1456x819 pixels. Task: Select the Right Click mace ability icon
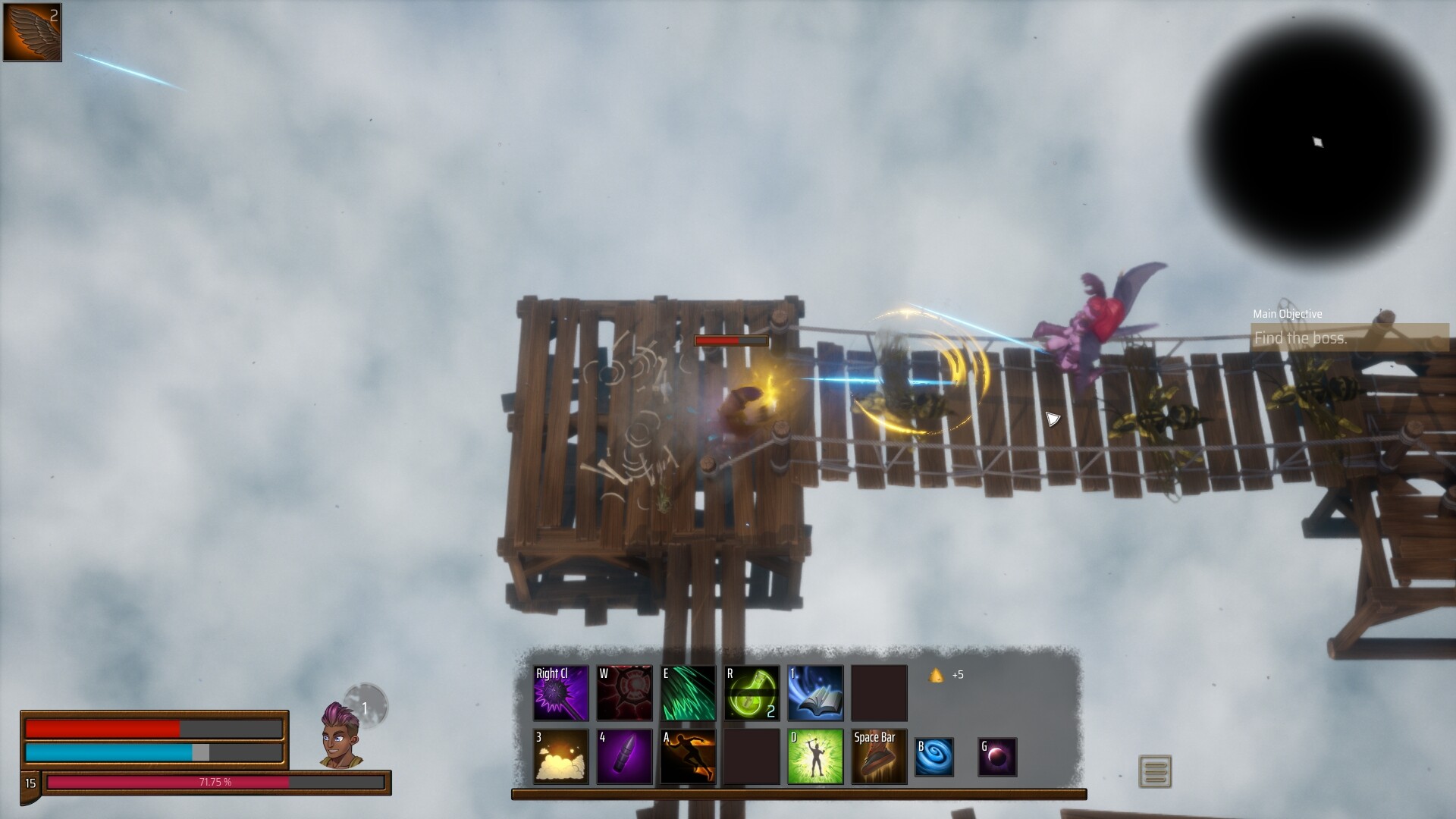560,692
